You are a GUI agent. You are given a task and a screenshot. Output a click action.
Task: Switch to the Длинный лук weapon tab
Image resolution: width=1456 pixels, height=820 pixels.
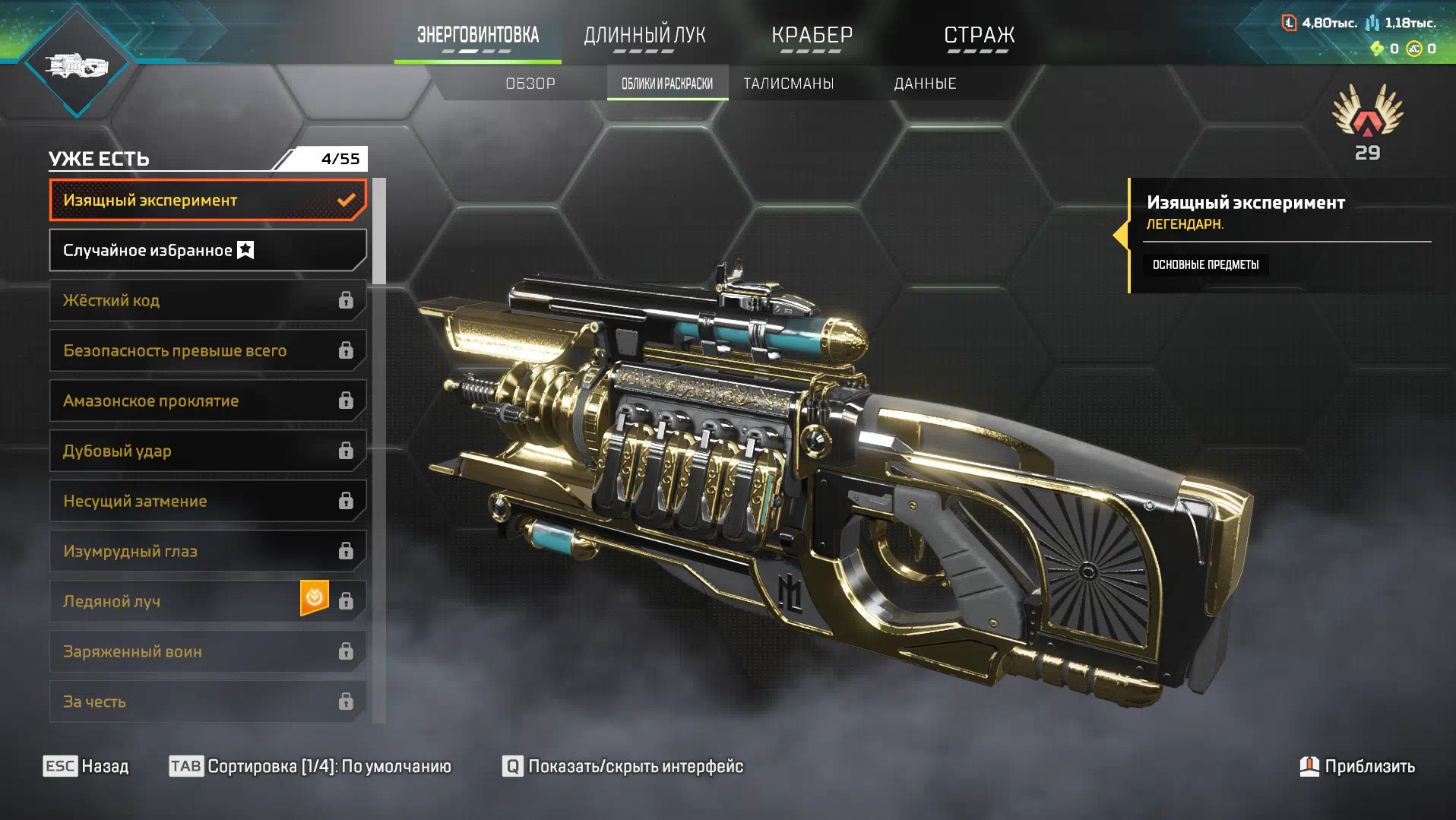pyautogui.click(x=644, y=36)
